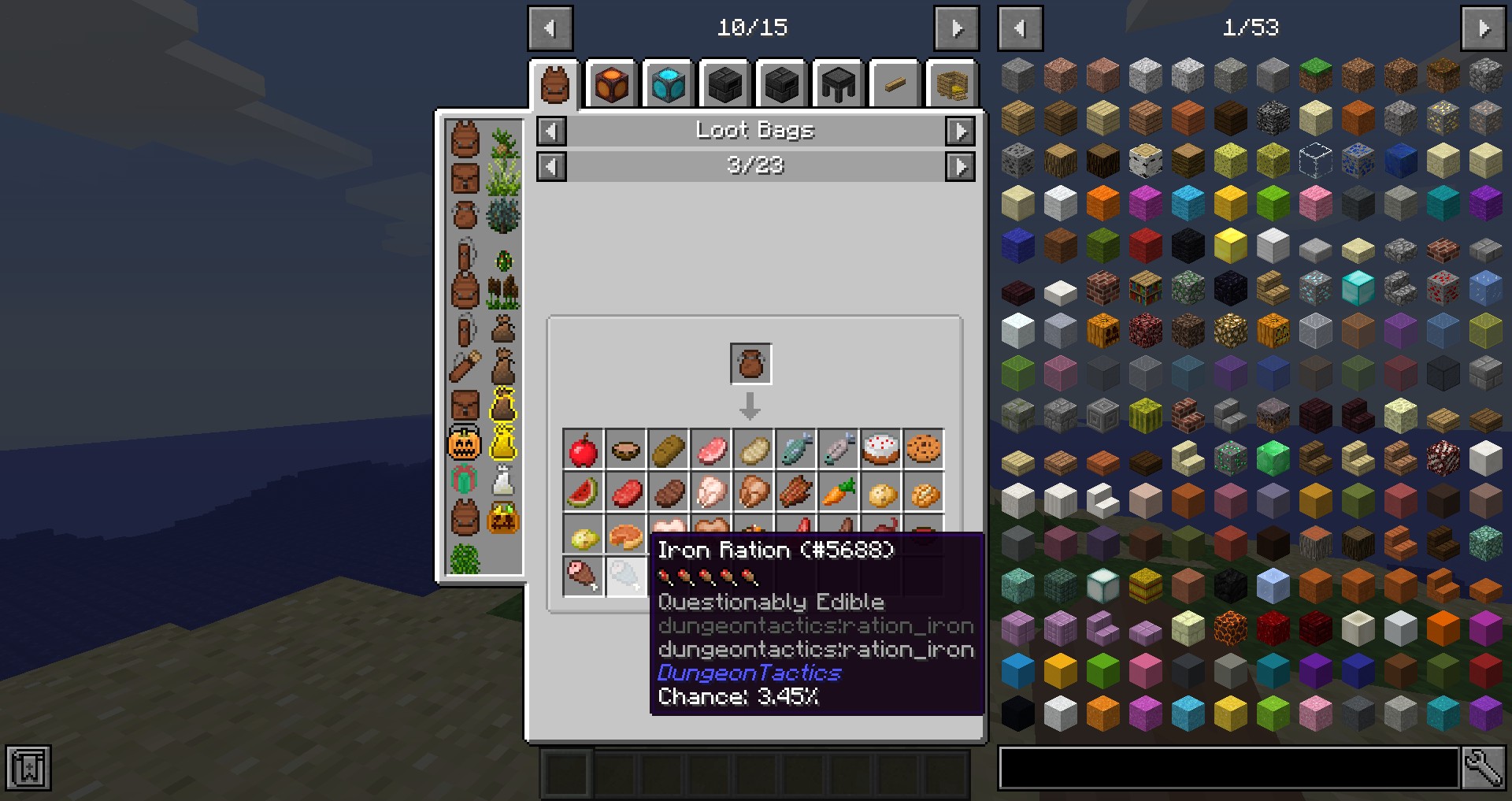The image size is (1512, 801).
Task: Click the right arrow beside Loot Bags
Action: pyautogui.click(x=960, y=131)
